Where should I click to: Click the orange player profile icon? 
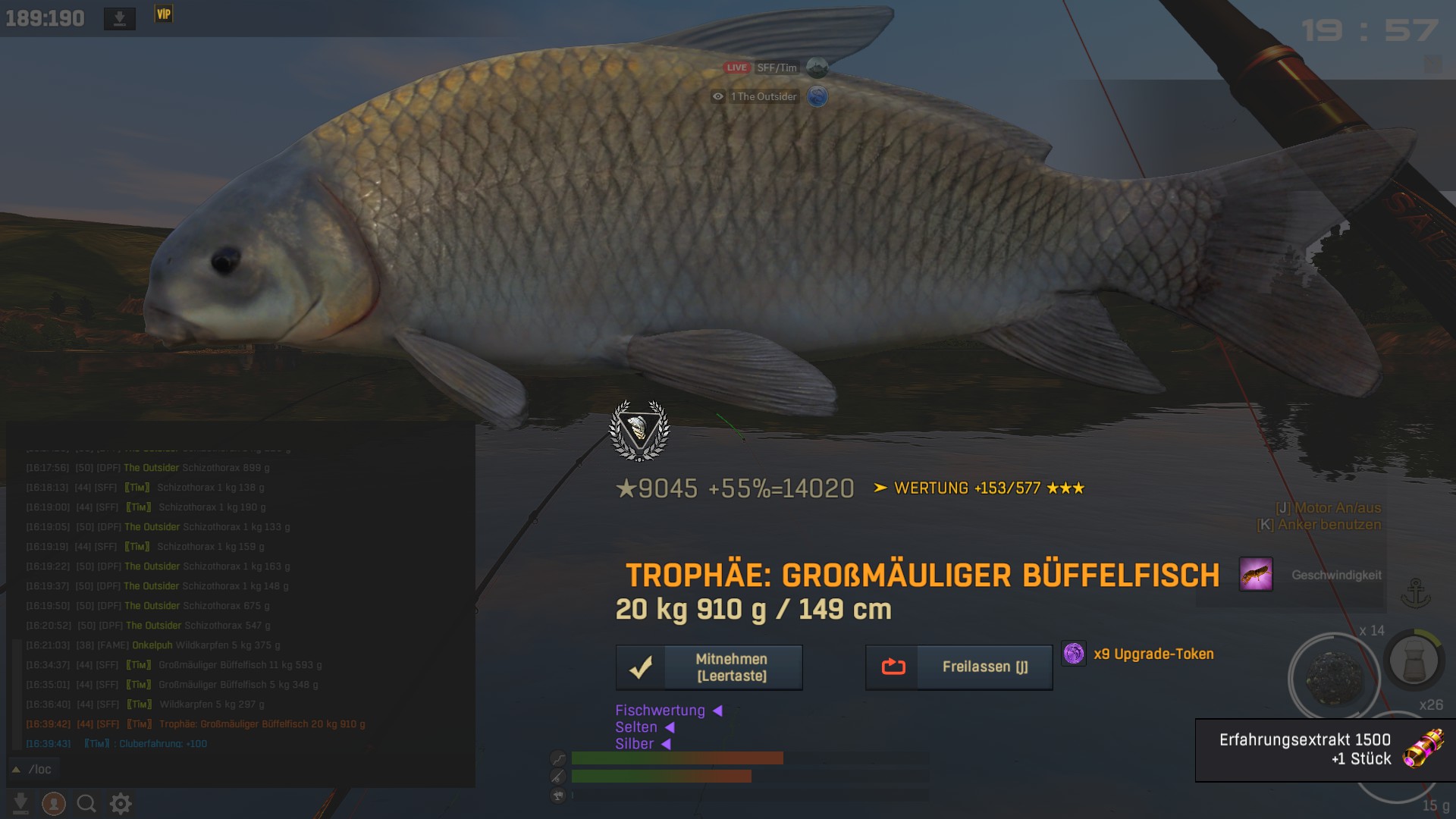click(x=53, y=803)
